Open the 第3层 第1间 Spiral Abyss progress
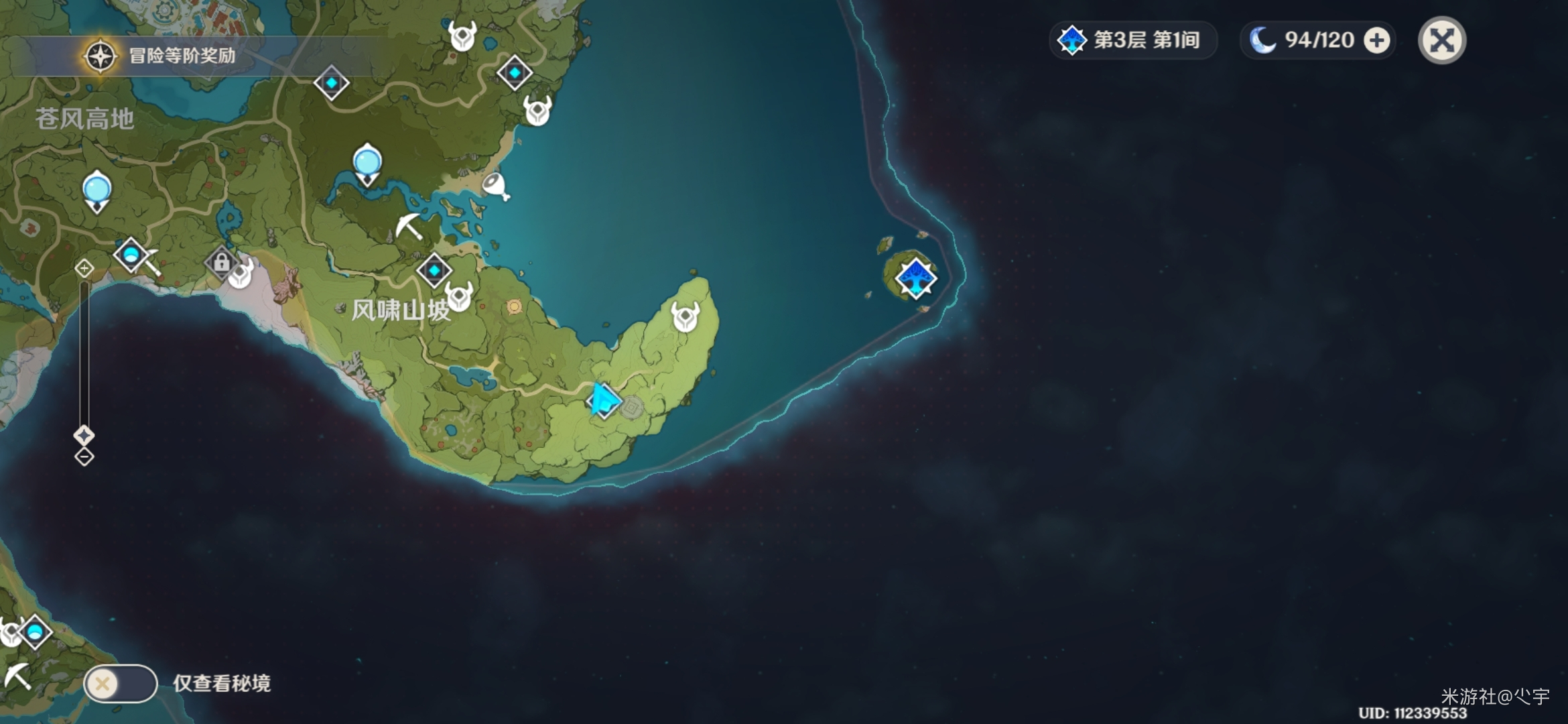The image size is (1568, 724). point(1132,40)
